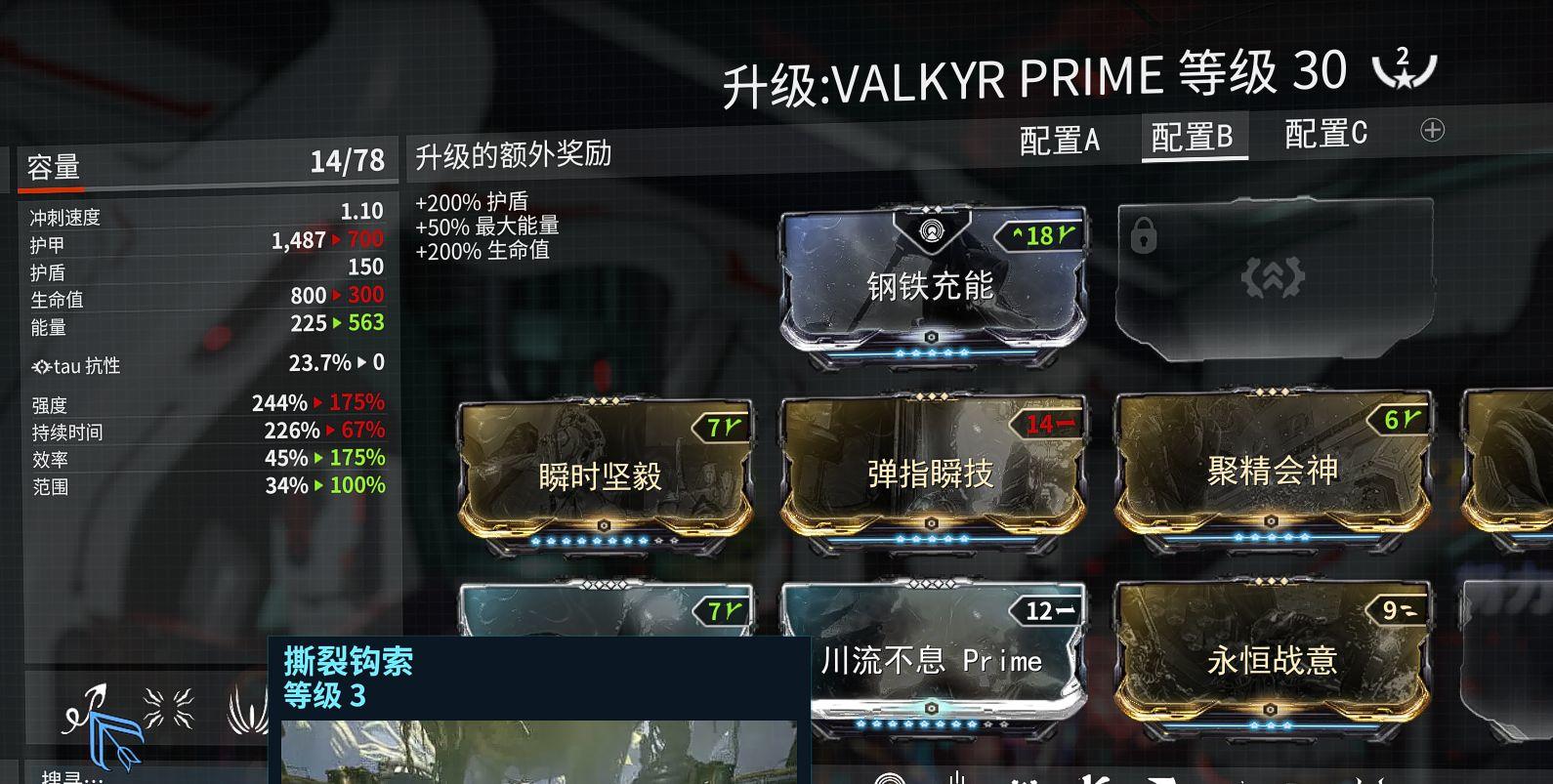The height and width of the screenshot is (784, 1553).
Task: Select the 永恒战意 mod card
Action: (1270, 659)
